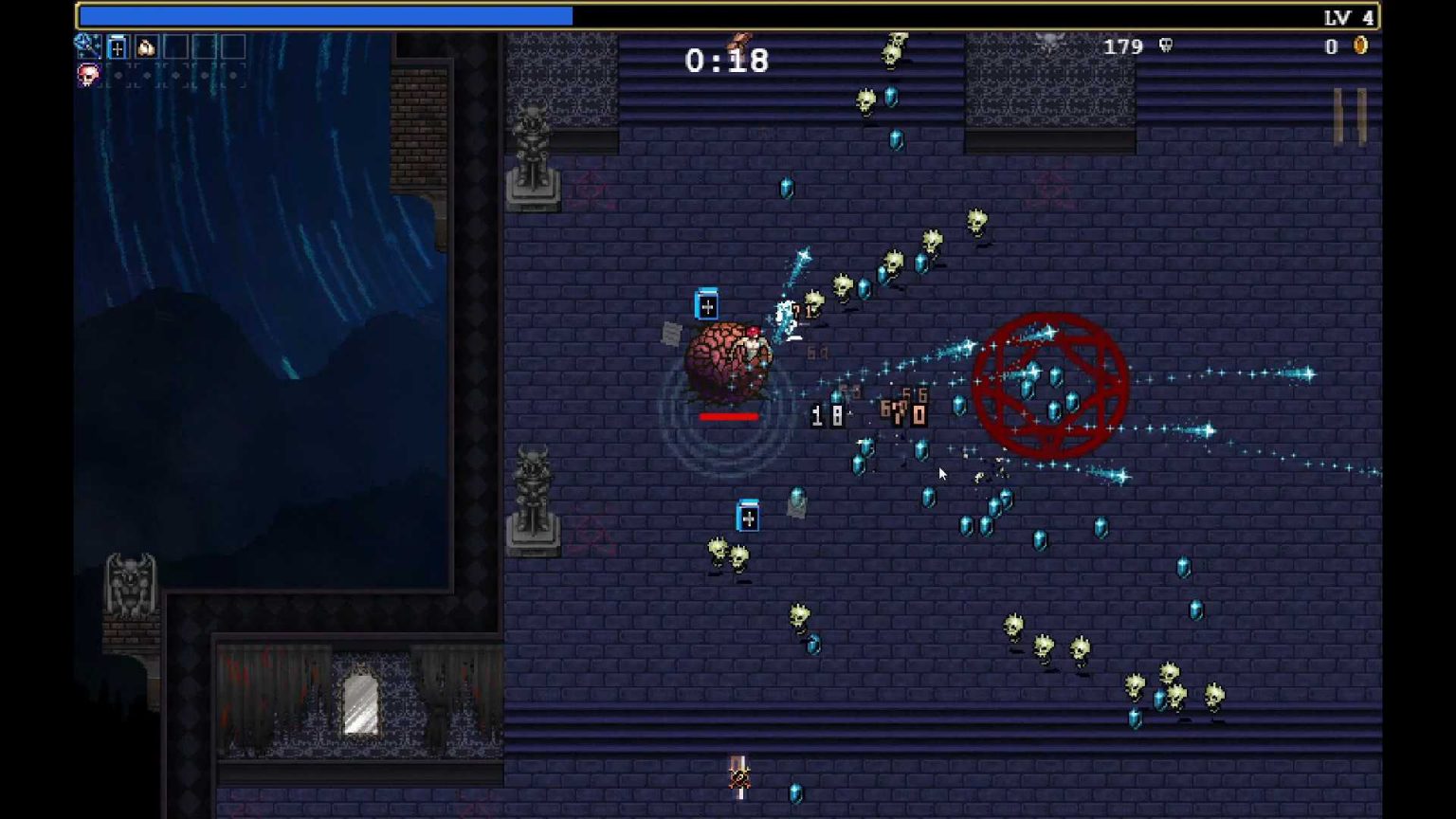Click the gold coin currency icon
This screenshot has height=819, width=1456.
coord(1362,45)
